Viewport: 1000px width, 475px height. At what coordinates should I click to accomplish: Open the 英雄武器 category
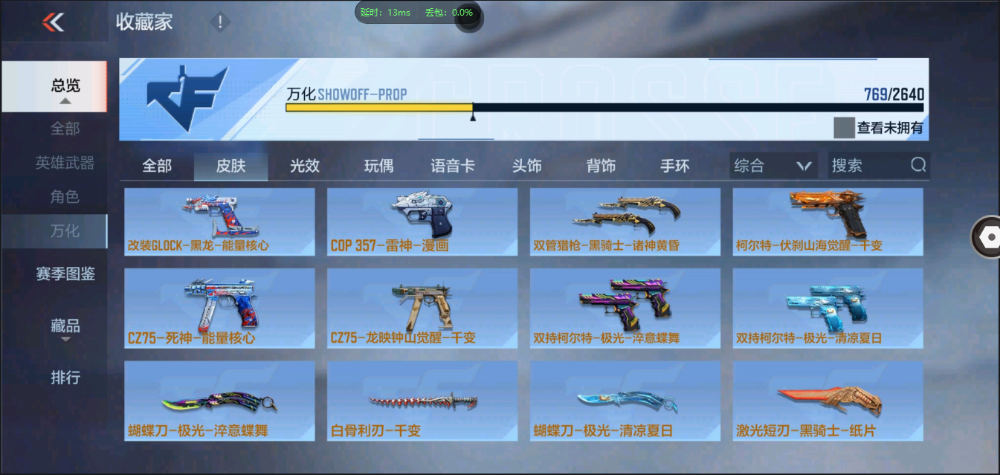65,162
